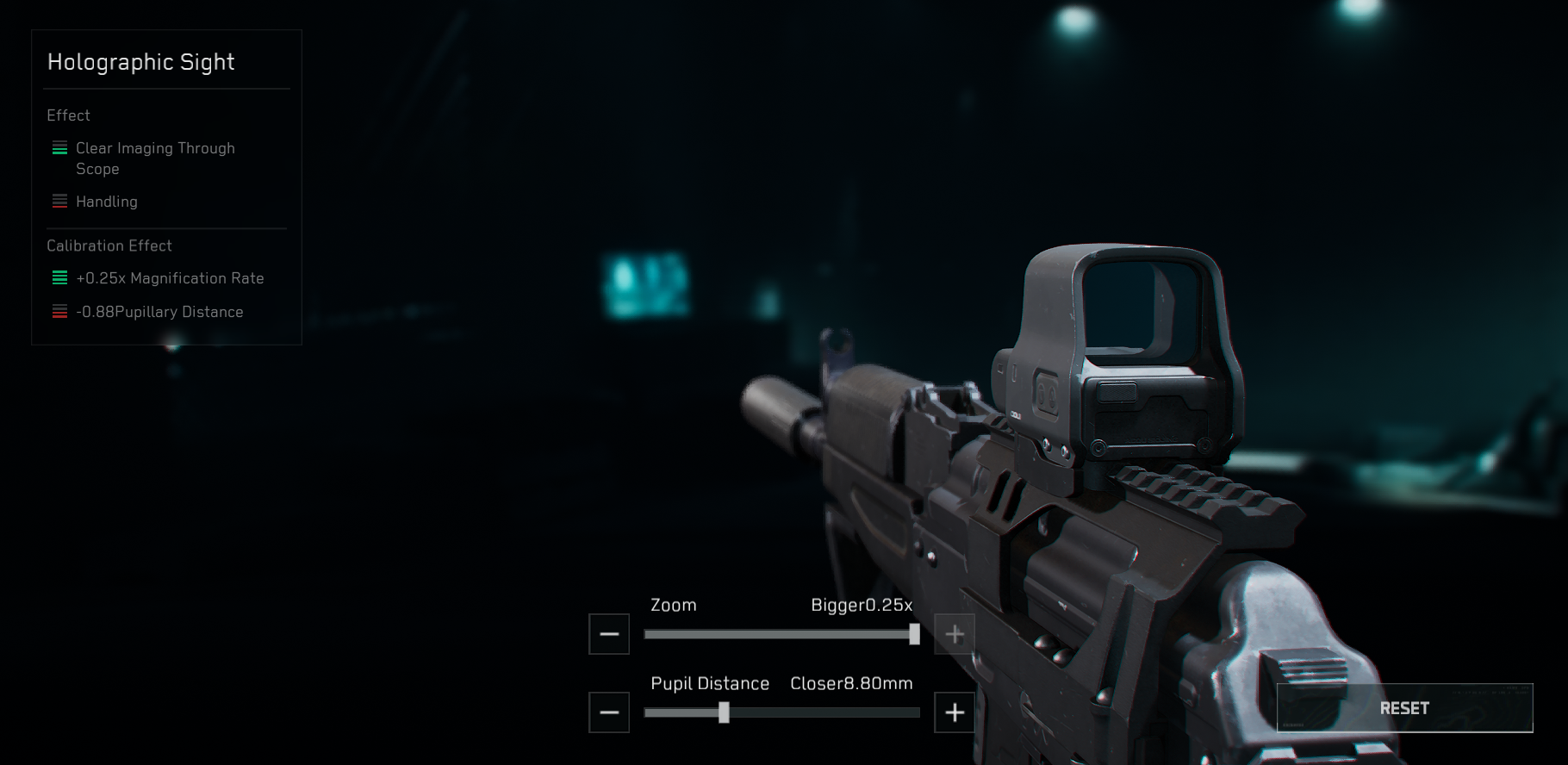Increase Pupil Distance with the plus button
The width and height of the screenshot is (1568, 765).
(x=955, y=712)
